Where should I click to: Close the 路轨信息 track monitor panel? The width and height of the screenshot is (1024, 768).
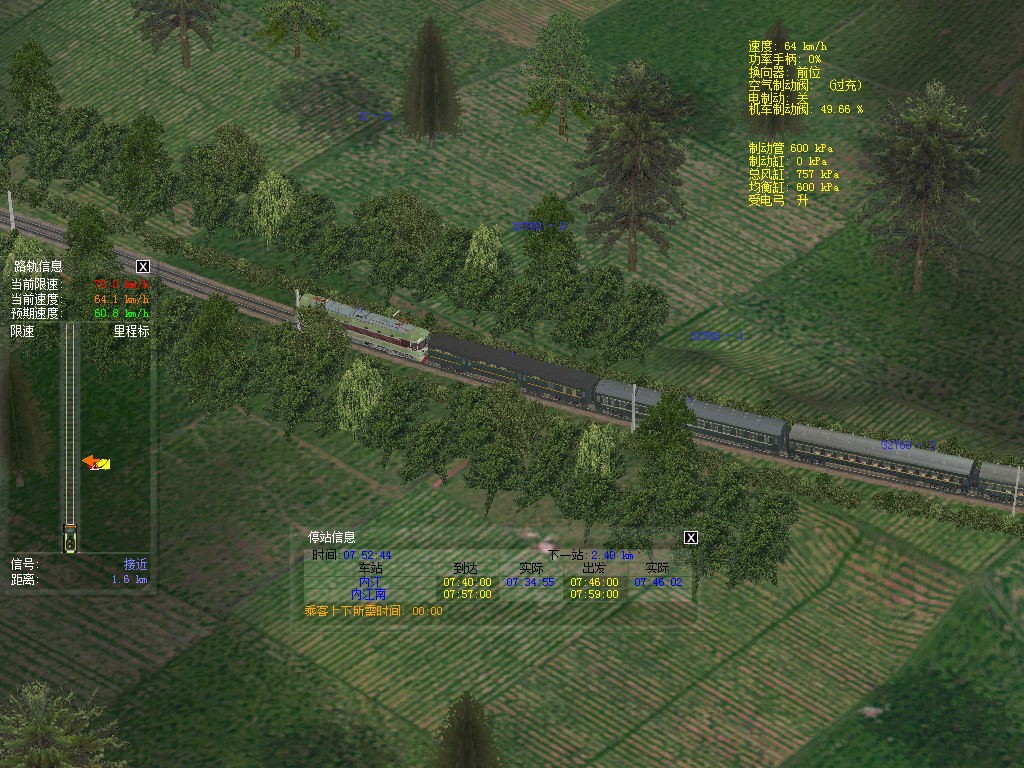click(x=143, y=266)
